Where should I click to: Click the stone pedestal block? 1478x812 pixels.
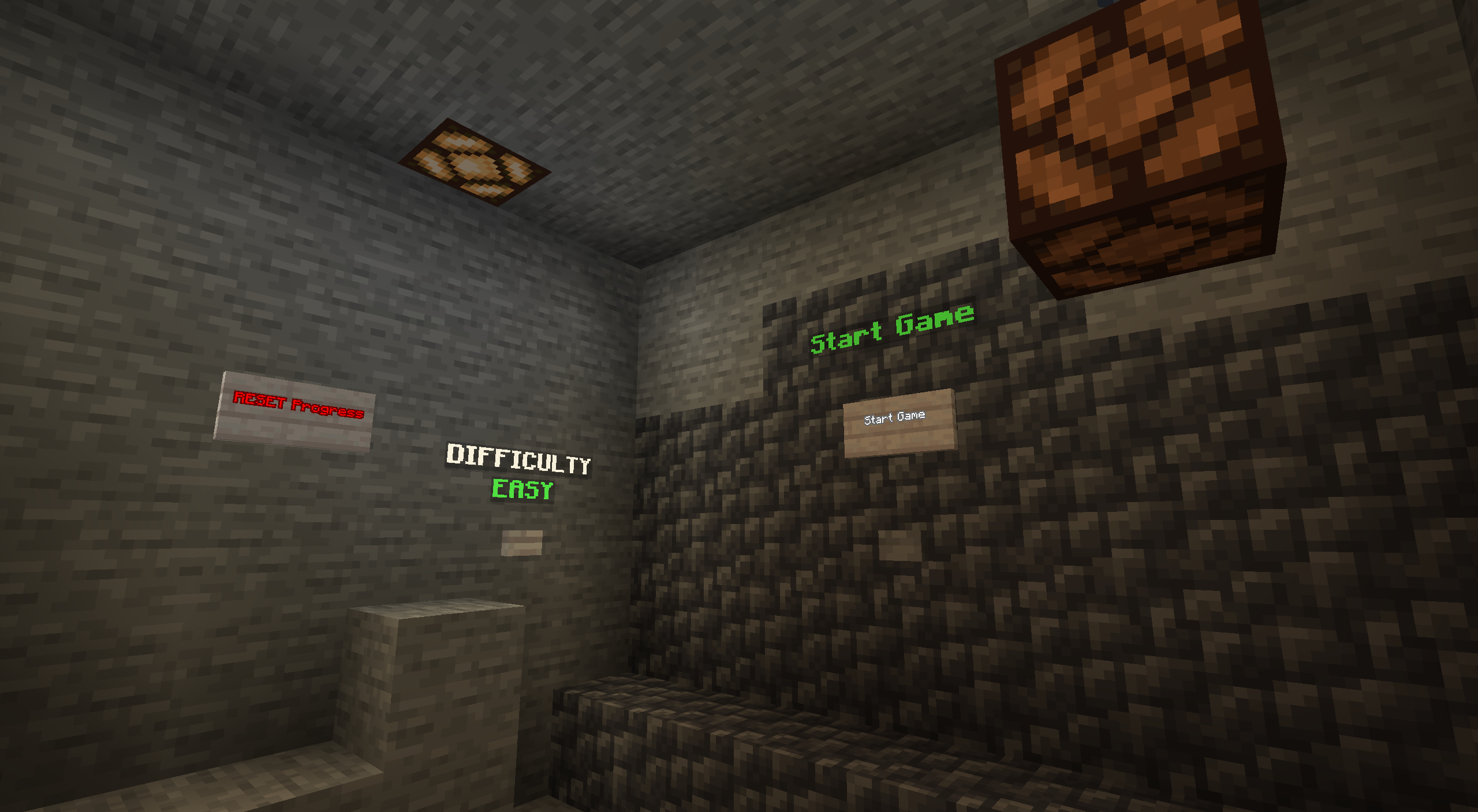pyautogui.click(x=427, y=664)
